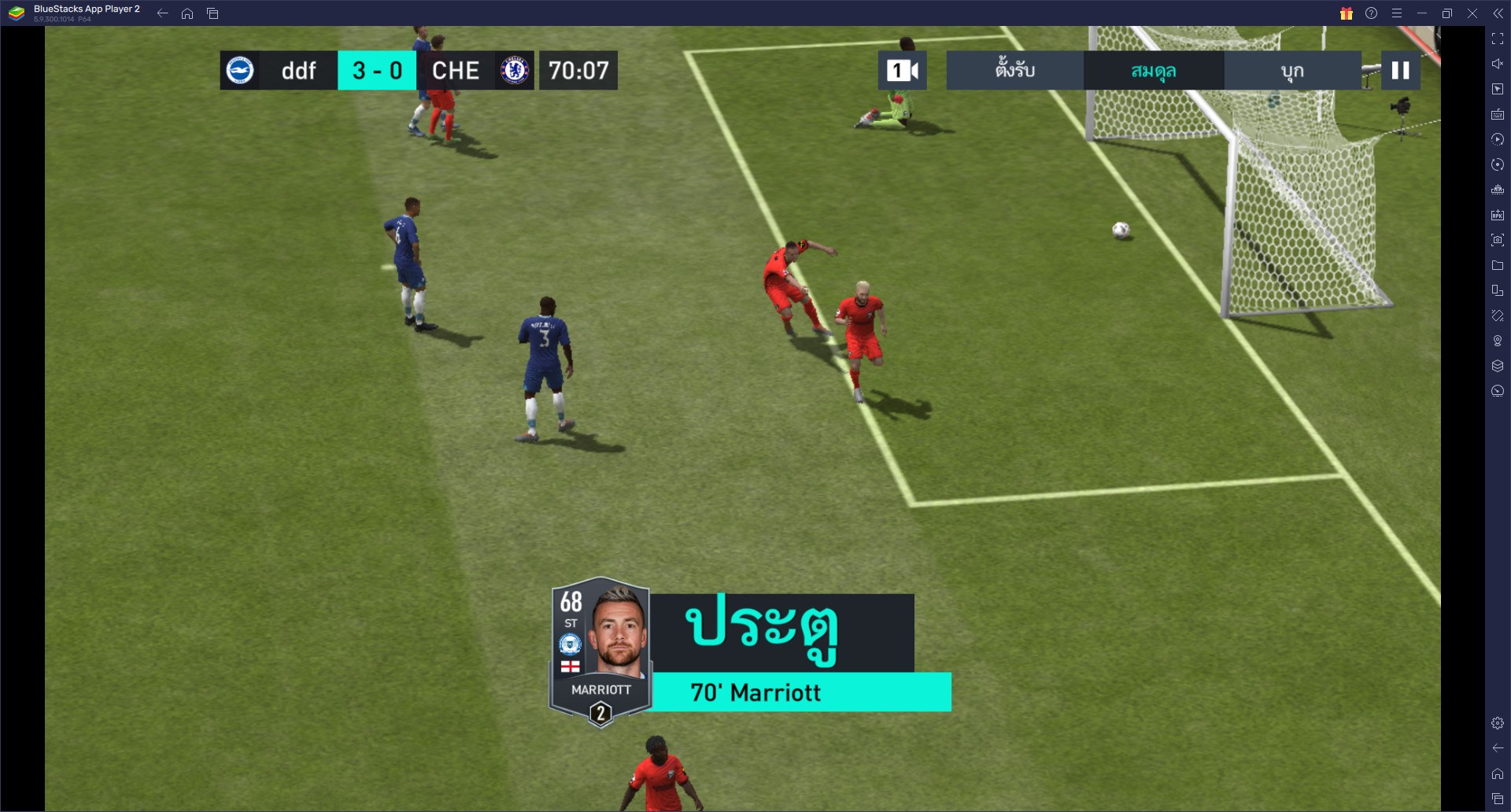Open the recent apps overview
The height and width of the screenshot is (812, 1511).
pyautogui.click(x=1498, y=799)
